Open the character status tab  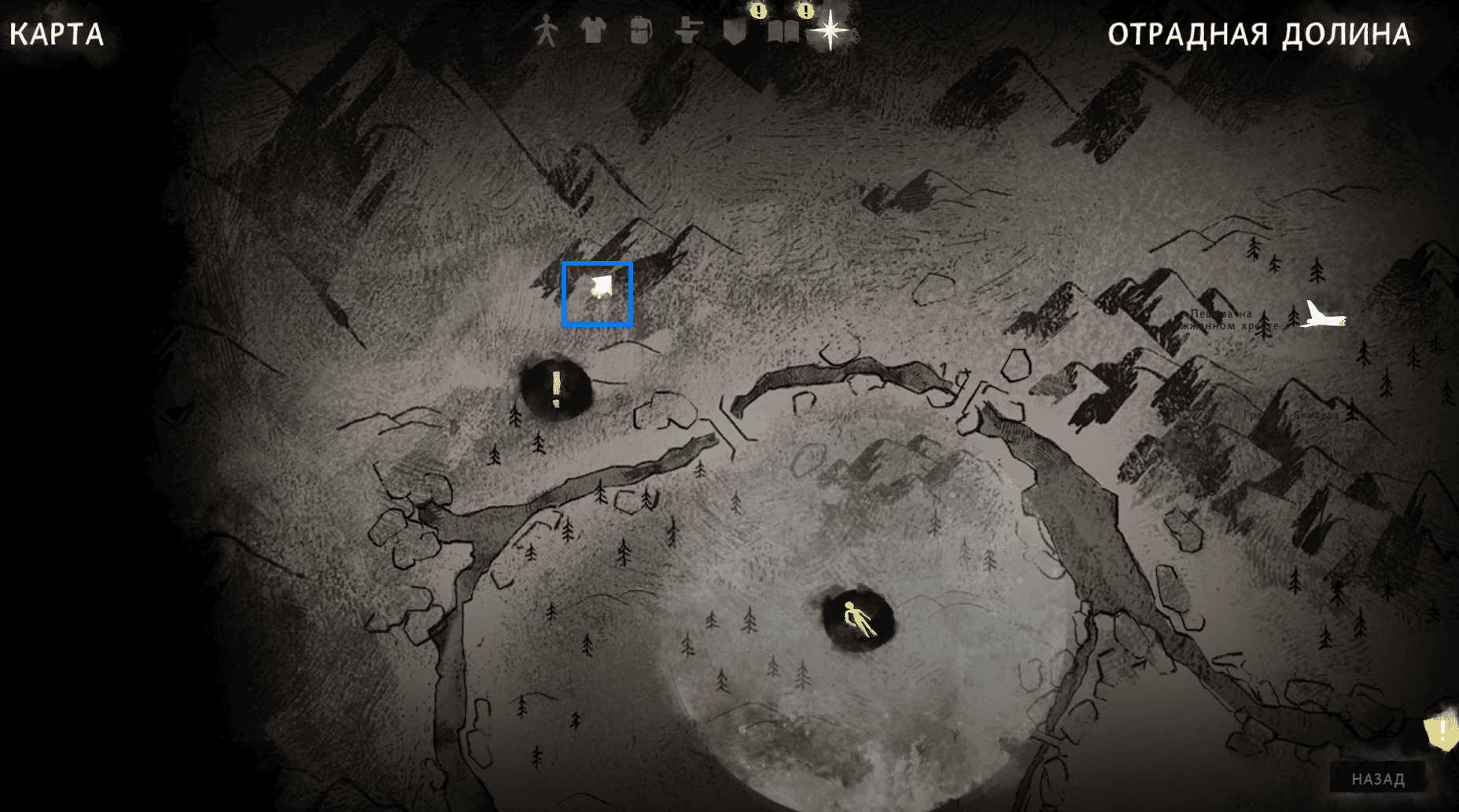(546, 32)
